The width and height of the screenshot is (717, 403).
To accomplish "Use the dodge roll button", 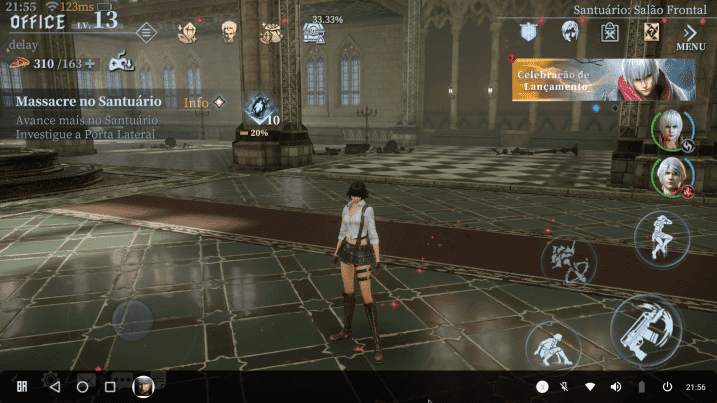I will (552, 348).
